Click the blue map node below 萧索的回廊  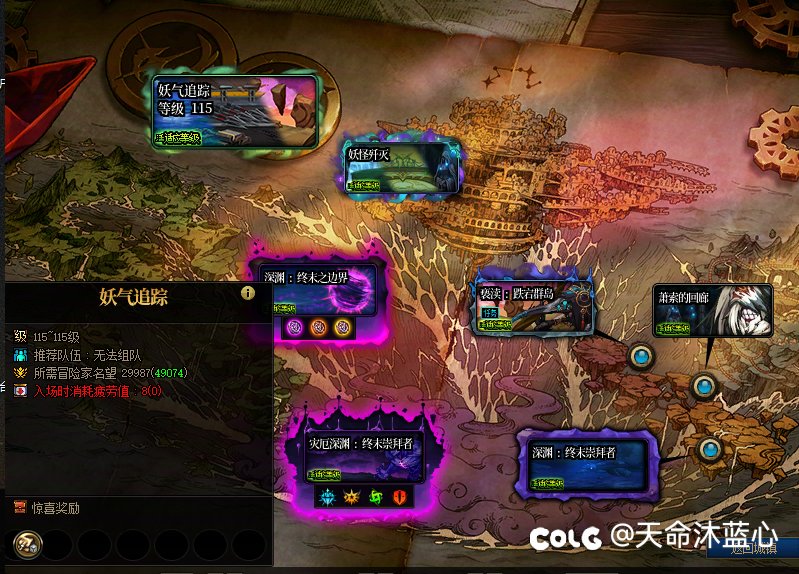[704, 385]
